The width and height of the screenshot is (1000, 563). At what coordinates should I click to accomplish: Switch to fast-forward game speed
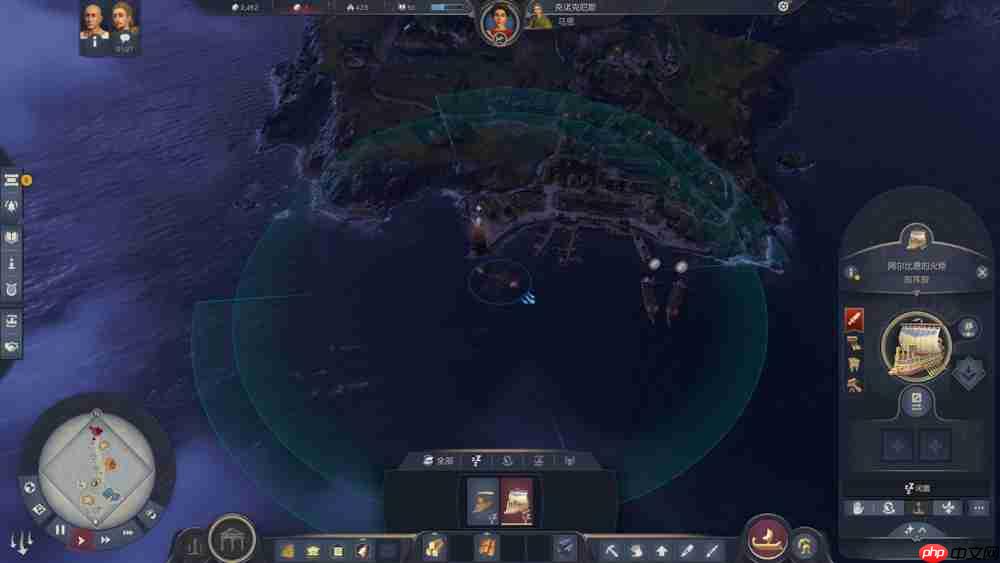[106, 540]
